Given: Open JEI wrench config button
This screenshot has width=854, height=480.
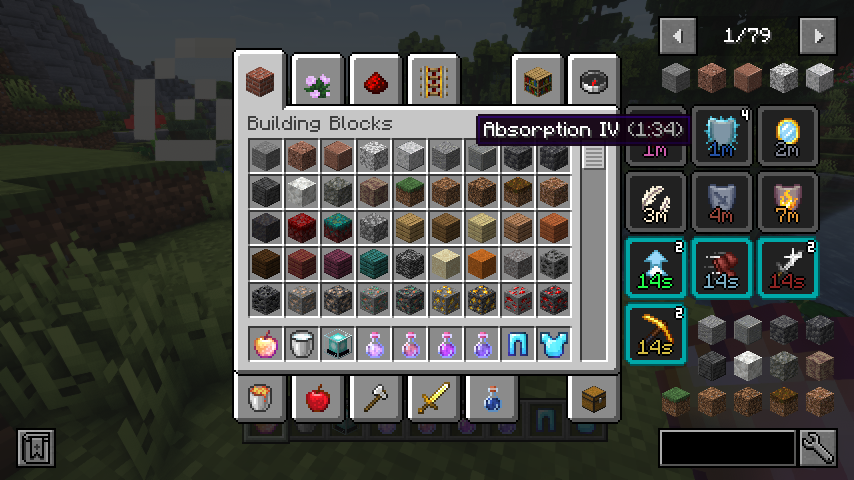Looking at the screenshot, I should pyautogui.click(x=817, y=448).
